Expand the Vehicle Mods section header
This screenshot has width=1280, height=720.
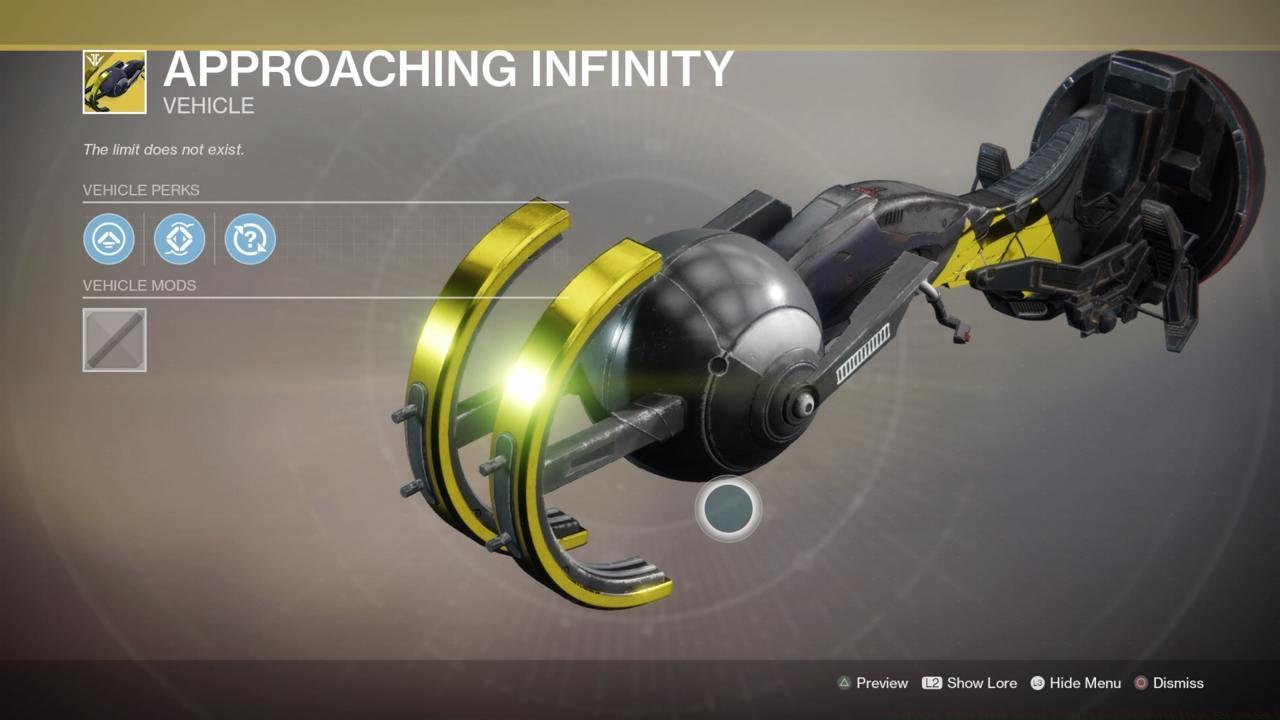[x=141, y=286]
